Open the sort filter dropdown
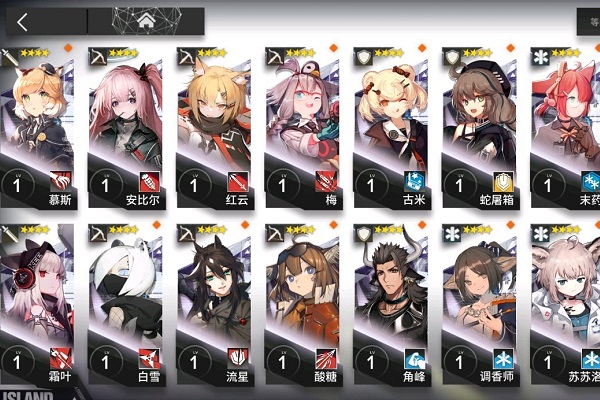The width and height of the screenshot is (600, 400). (x=588, y=19)
